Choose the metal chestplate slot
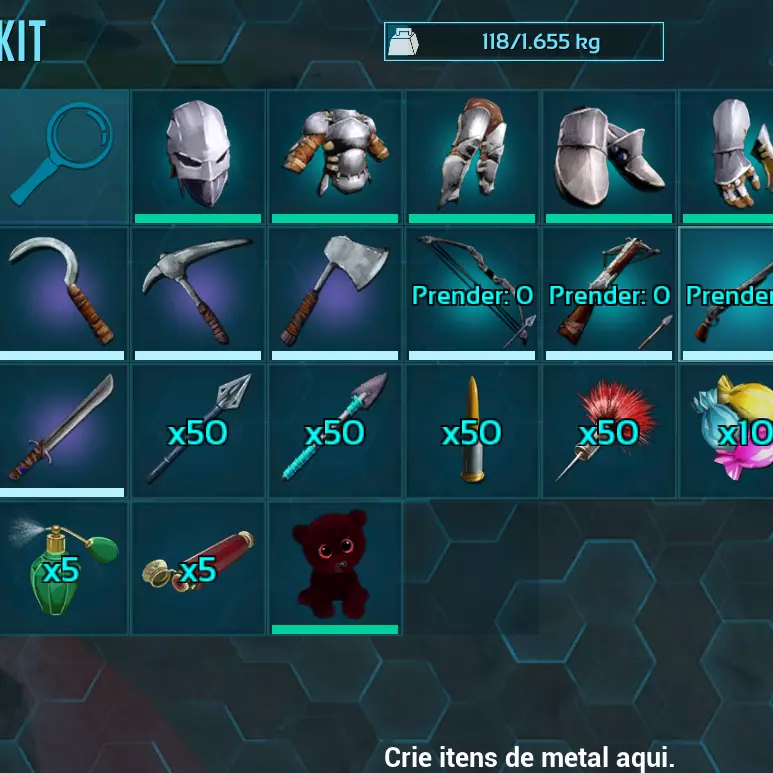The width and height of the screenshot is (773, 773). pos(335,155)
